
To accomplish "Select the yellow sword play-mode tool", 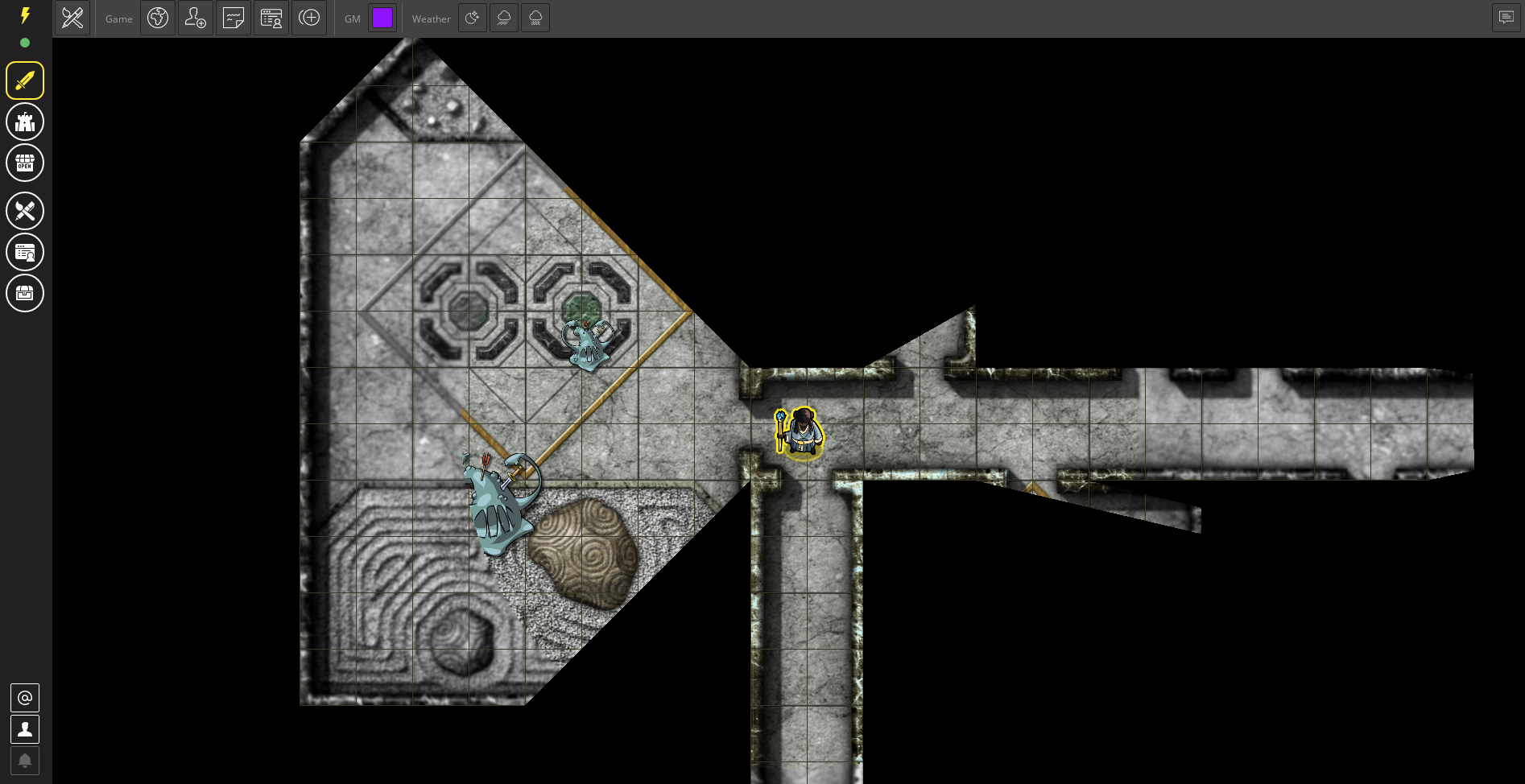I will click(25, 80).
